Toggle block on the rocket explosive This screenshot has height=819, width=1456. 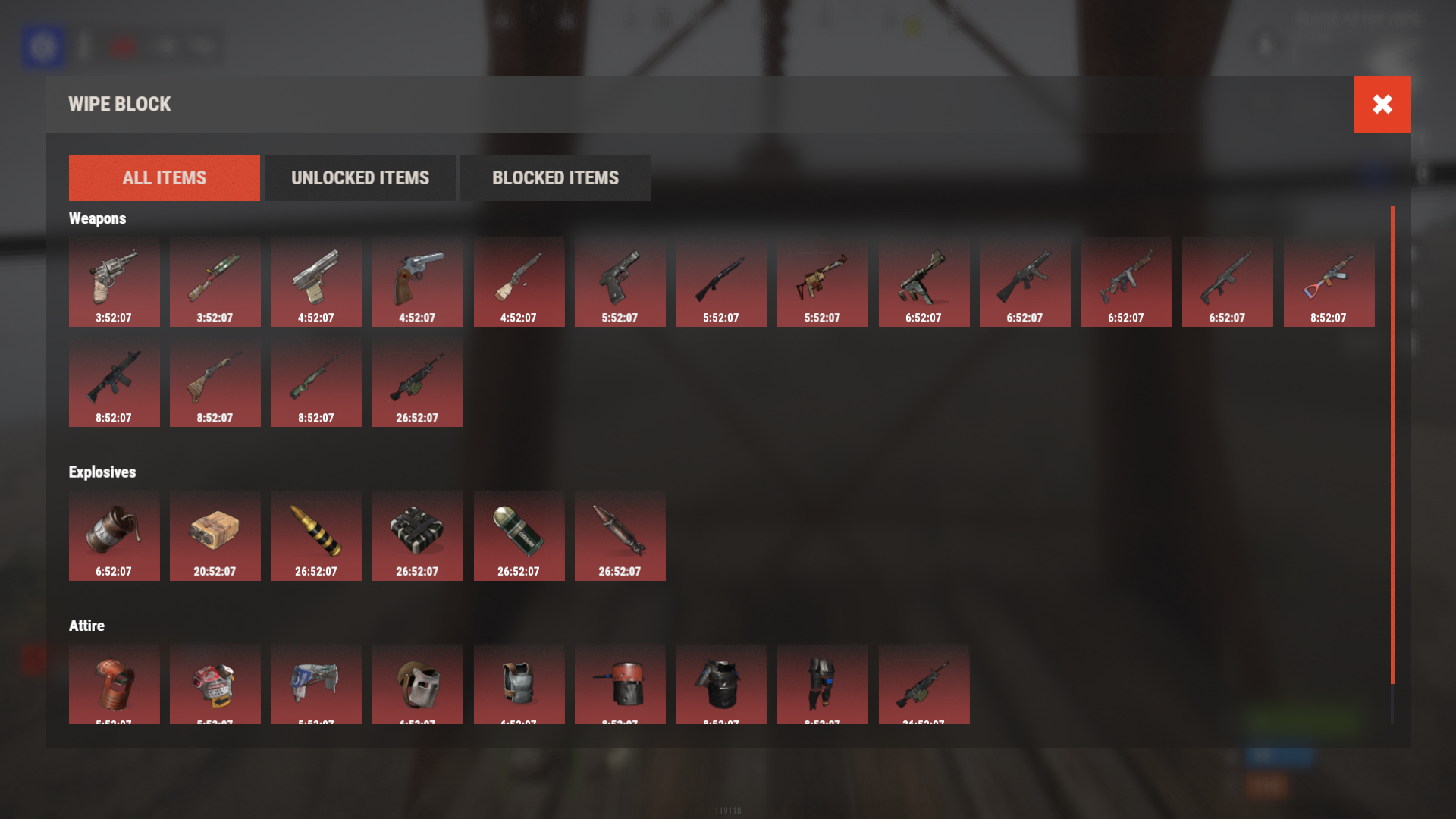(x=620, y=535)
